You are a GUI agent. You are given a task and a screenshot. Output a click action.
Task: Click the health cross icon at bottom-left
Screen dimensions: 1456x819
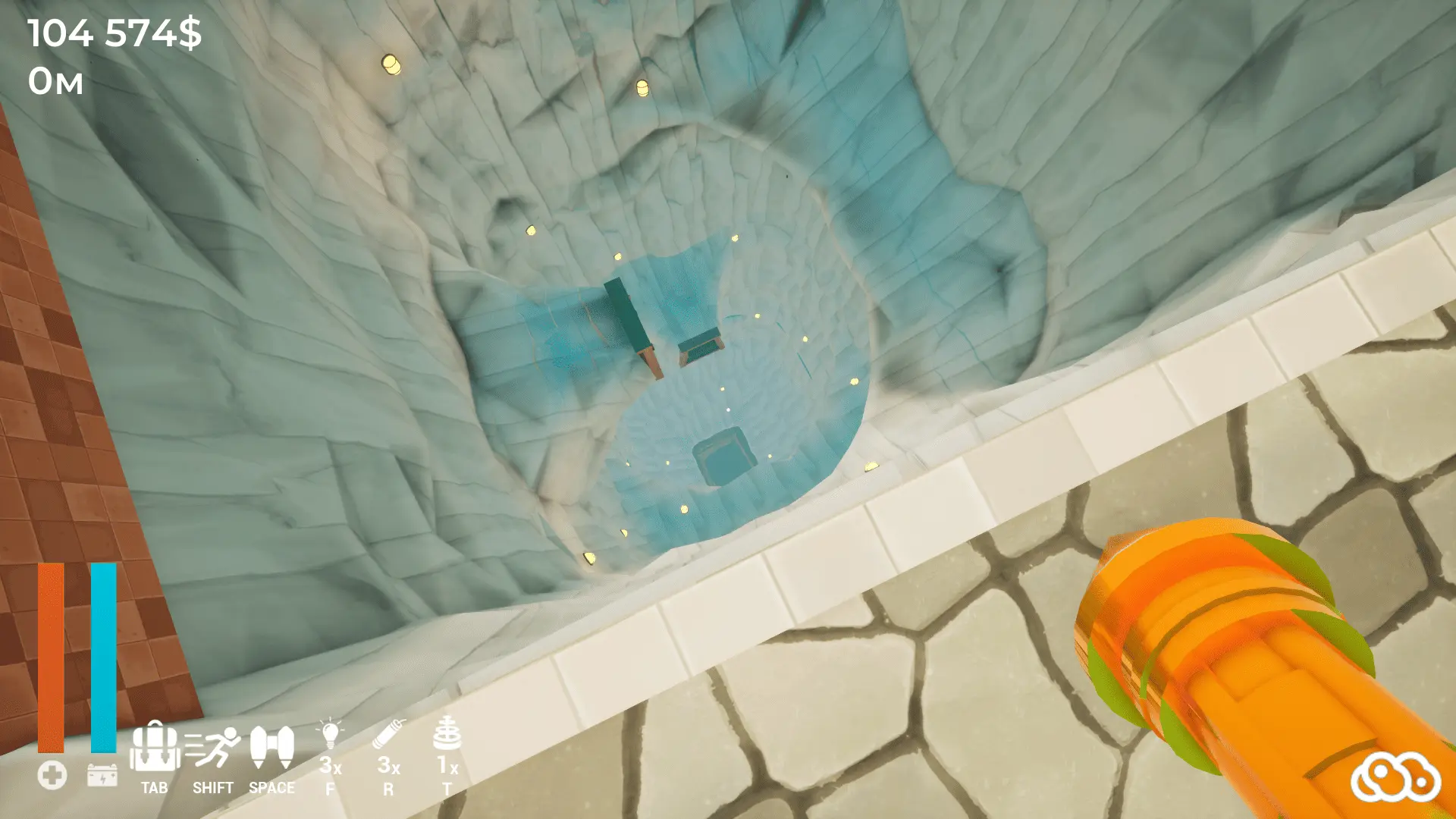click(51, 775)
